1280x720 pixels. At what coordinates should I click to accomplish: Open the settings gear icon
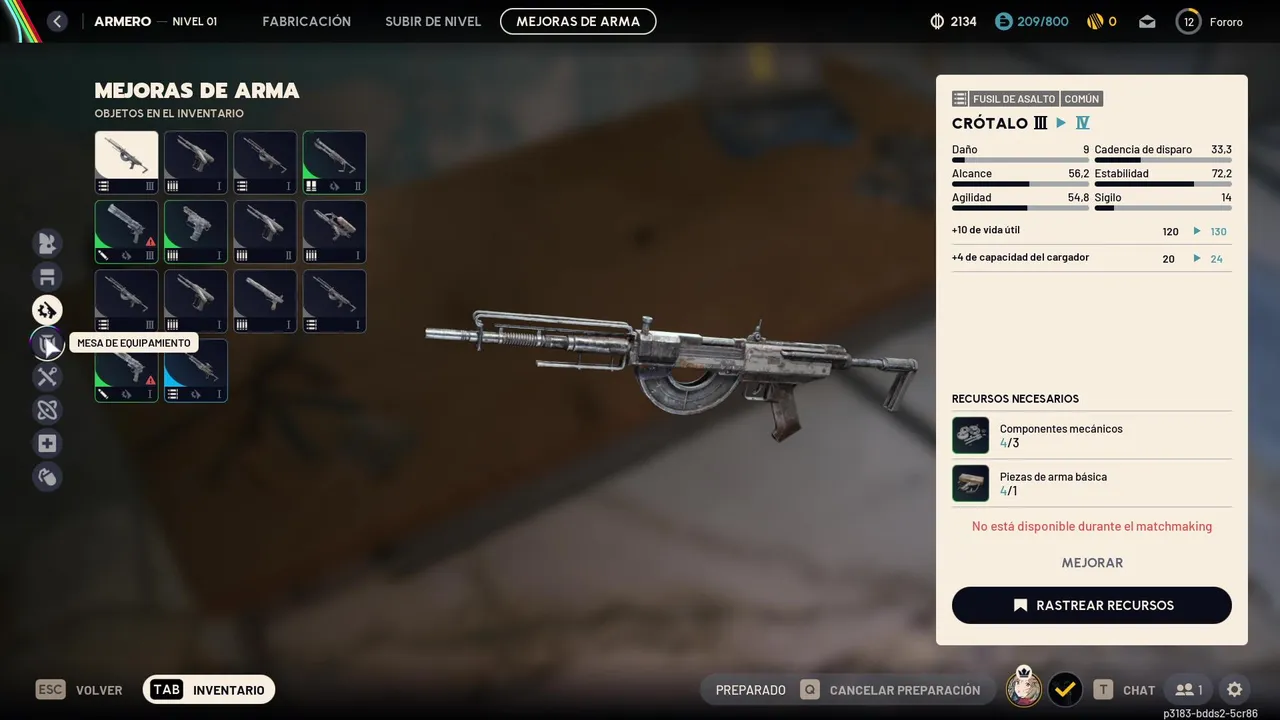pyautogui.click(x=1234, y=689)
